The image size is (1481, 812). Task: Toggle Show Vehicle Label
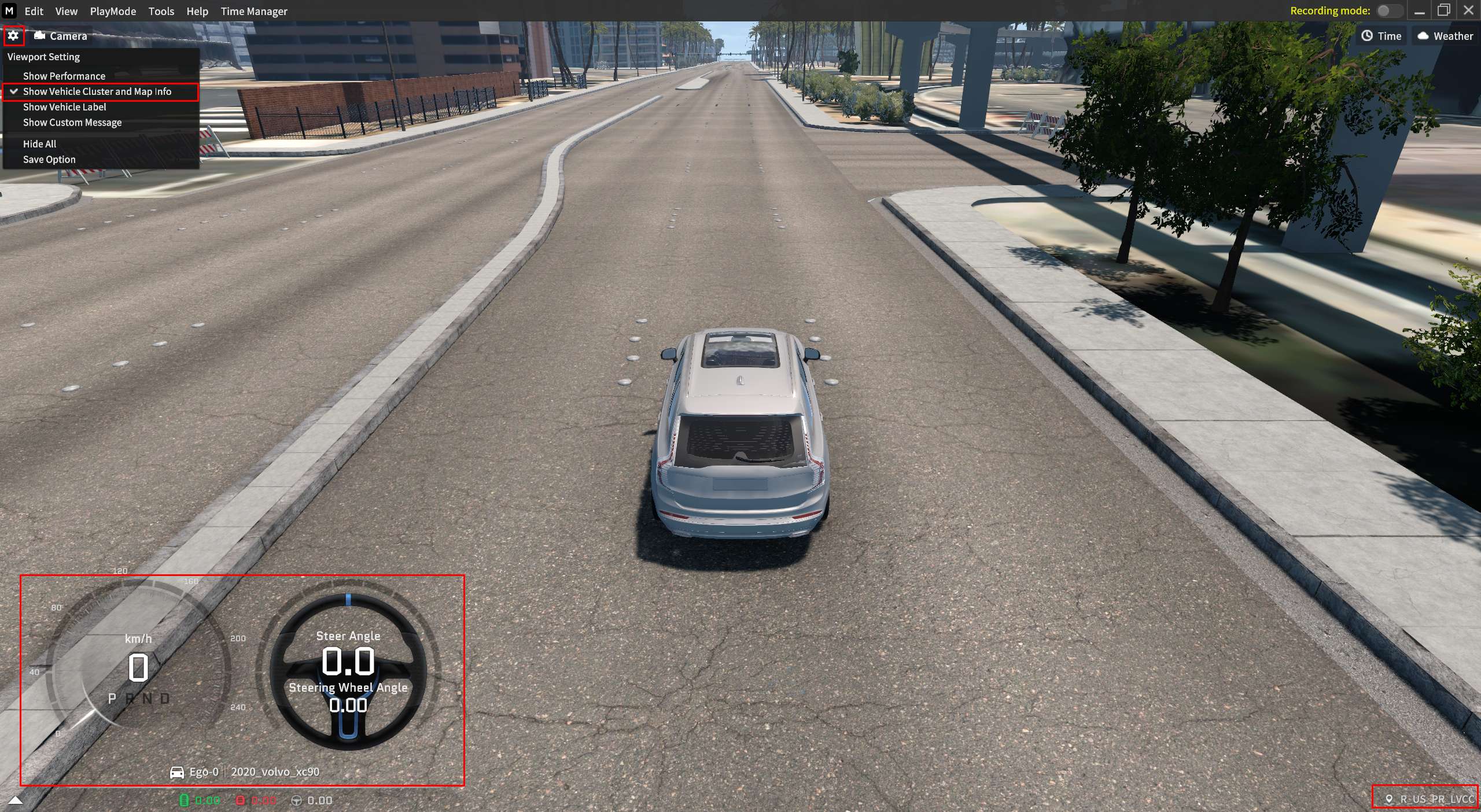pyautogui.click(x=65, y=107)
